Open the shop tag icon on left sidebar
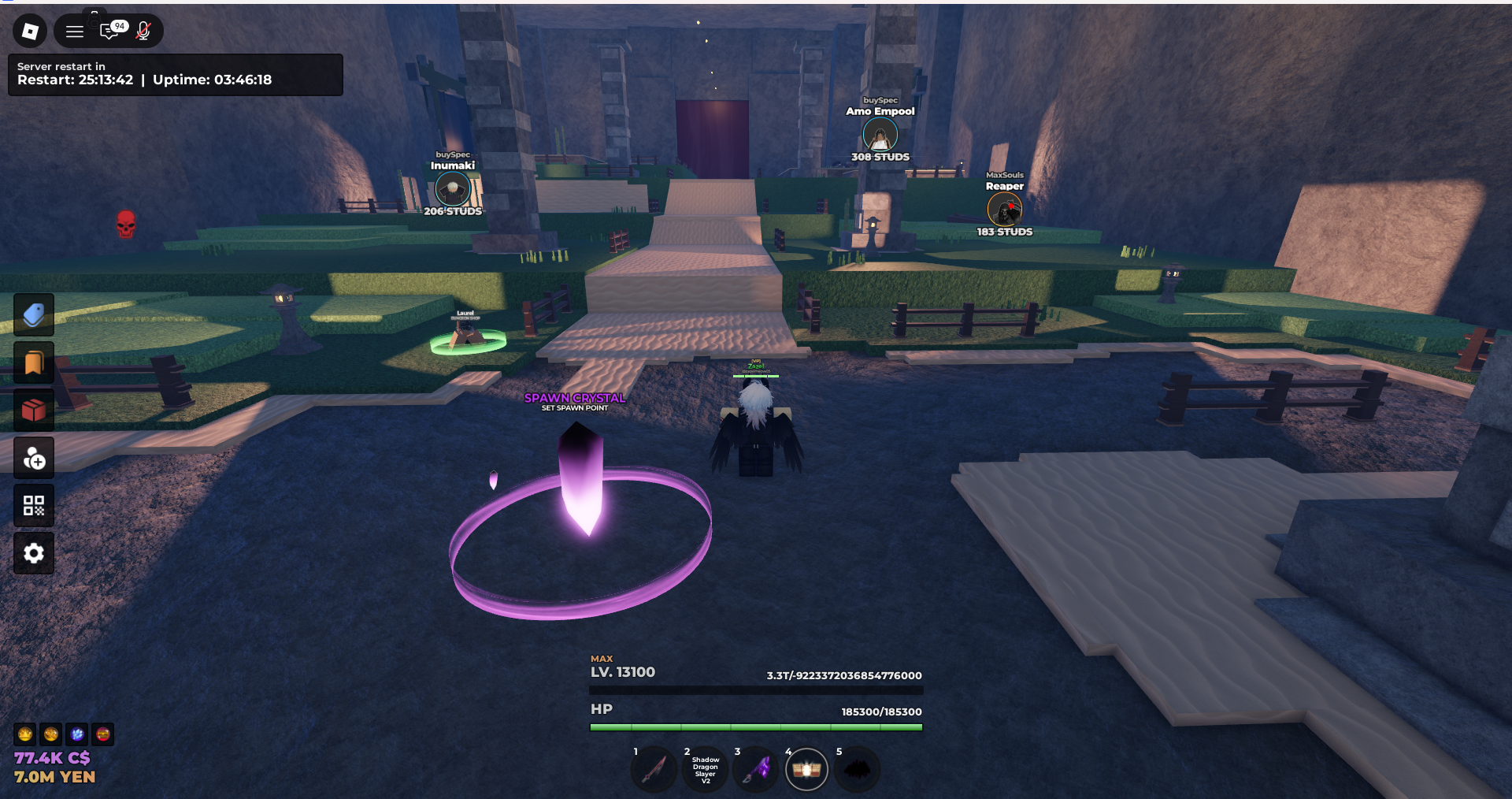Screen dimensions: 1512x799 coord(33,314)
